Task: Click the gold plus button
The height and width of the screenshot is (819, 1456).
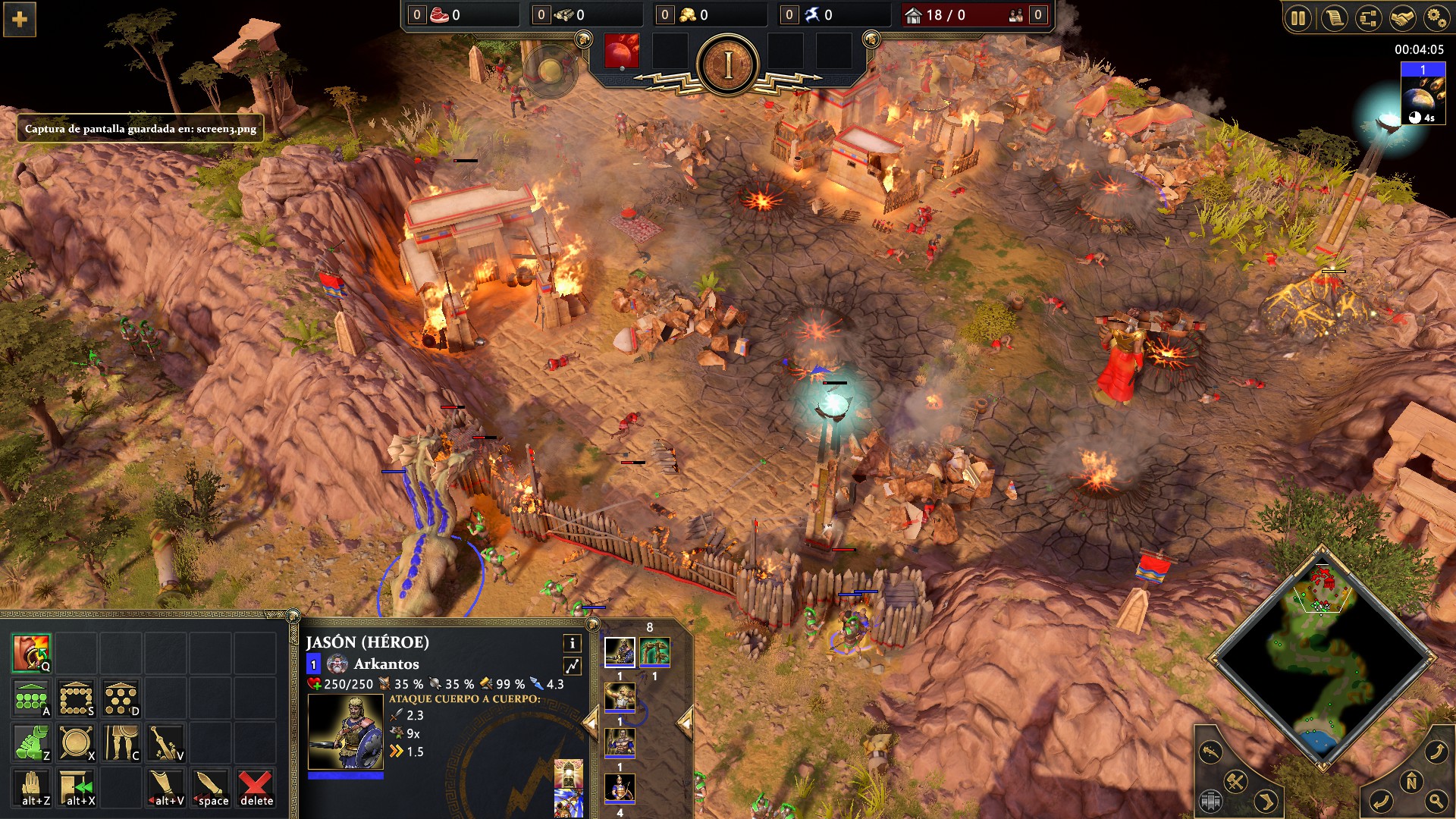Action: (20, 20)
